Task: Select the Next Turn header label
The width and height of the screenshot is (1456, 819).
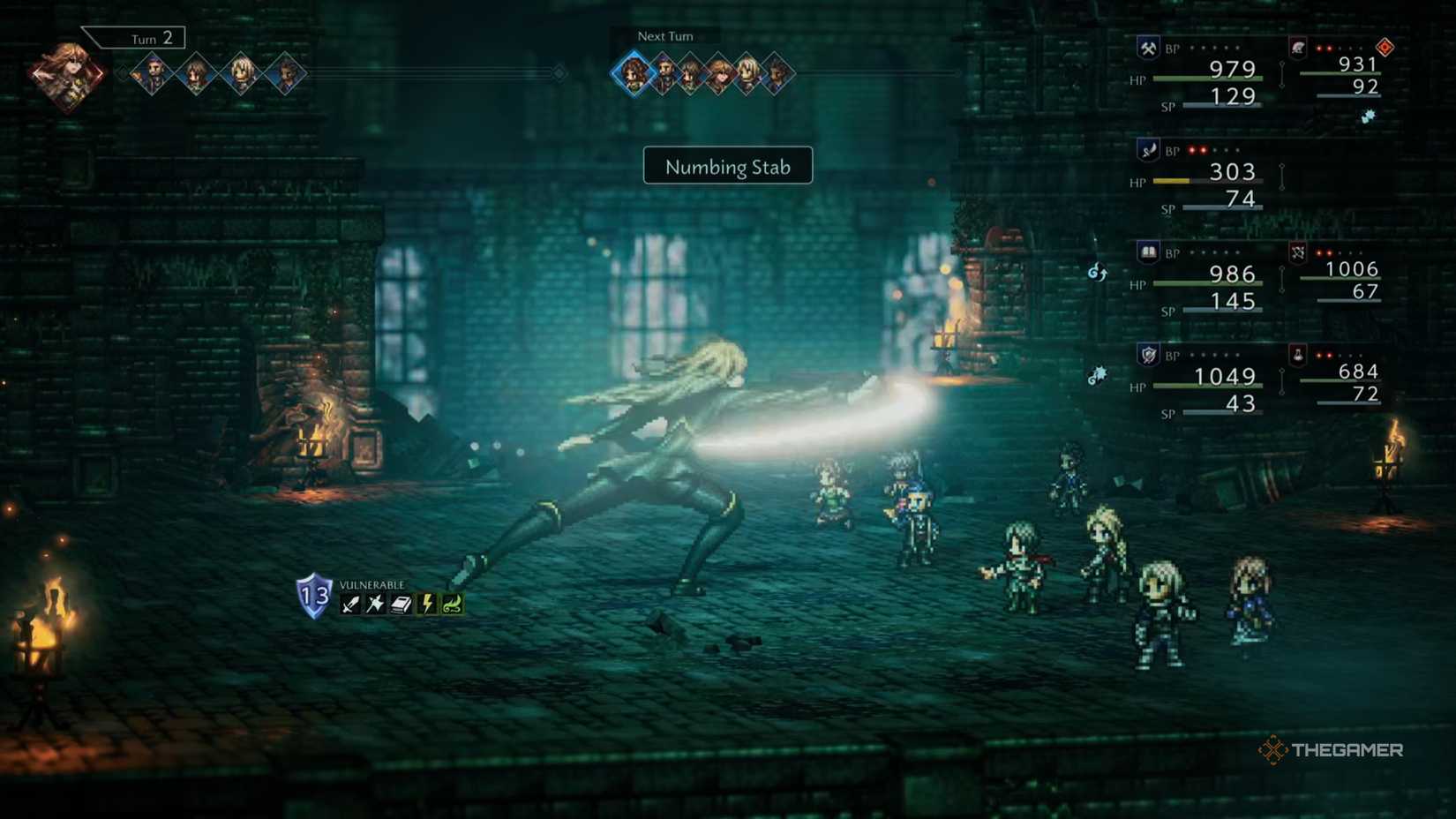Action: 664,36
